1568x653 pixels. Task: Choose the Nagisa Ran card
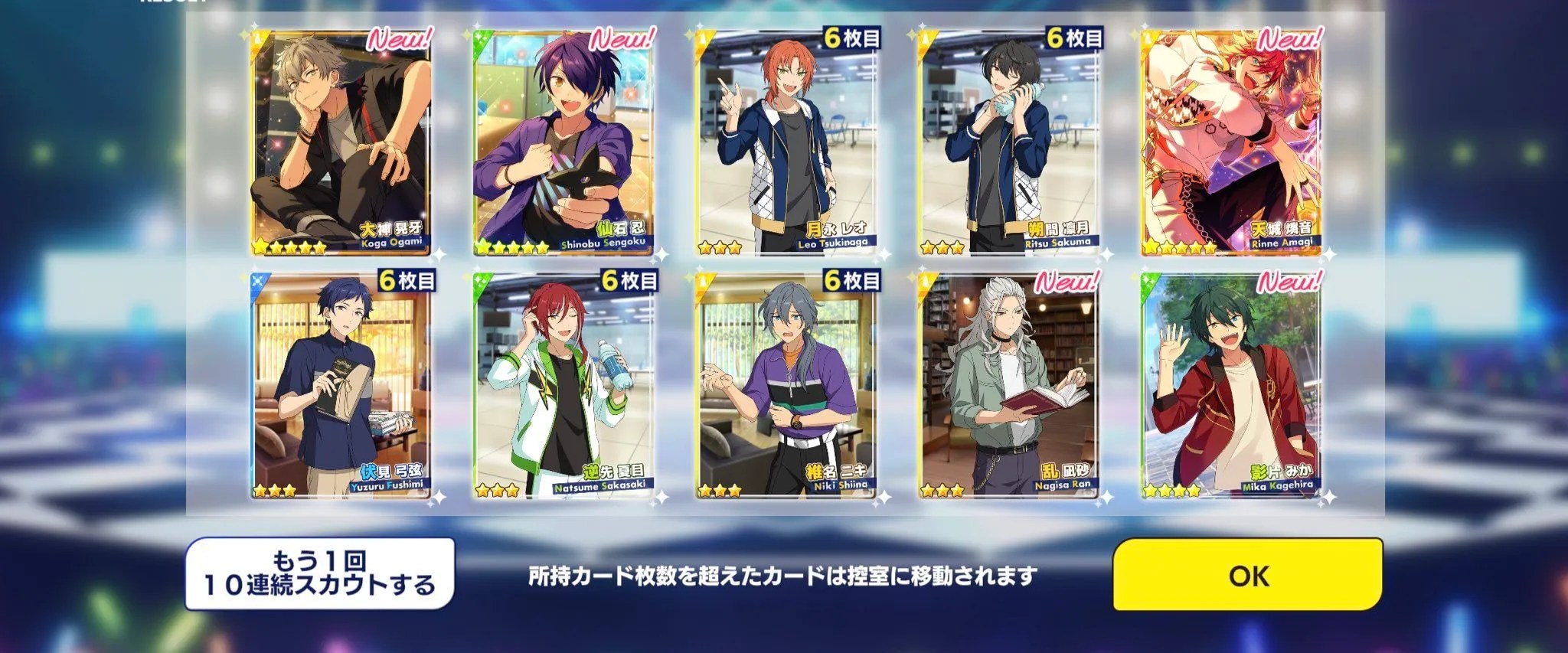[1009, 385]
